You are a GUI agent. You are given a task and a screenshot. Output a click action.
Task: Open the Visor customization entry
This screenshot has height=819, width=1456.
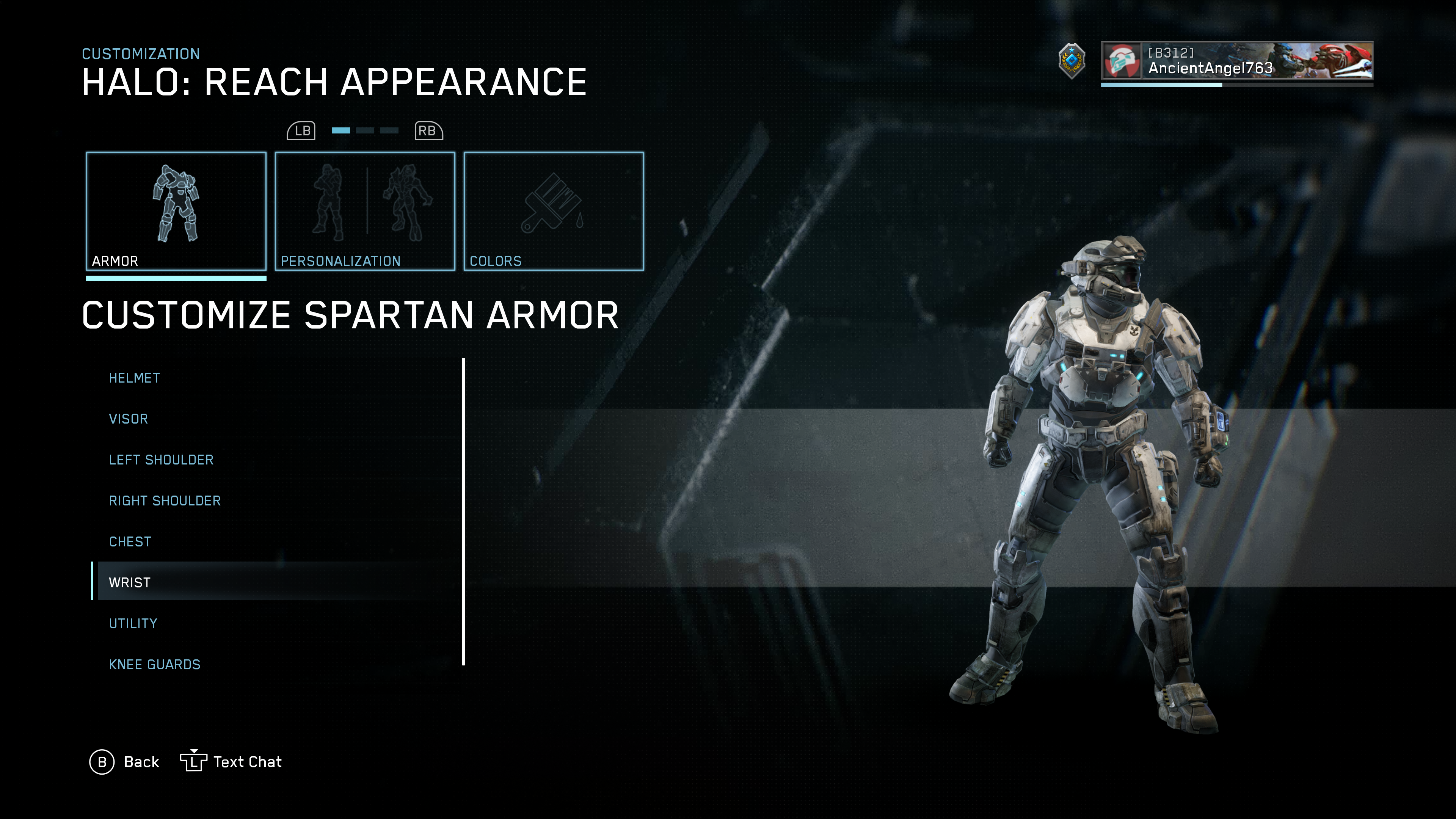(128, 419)
